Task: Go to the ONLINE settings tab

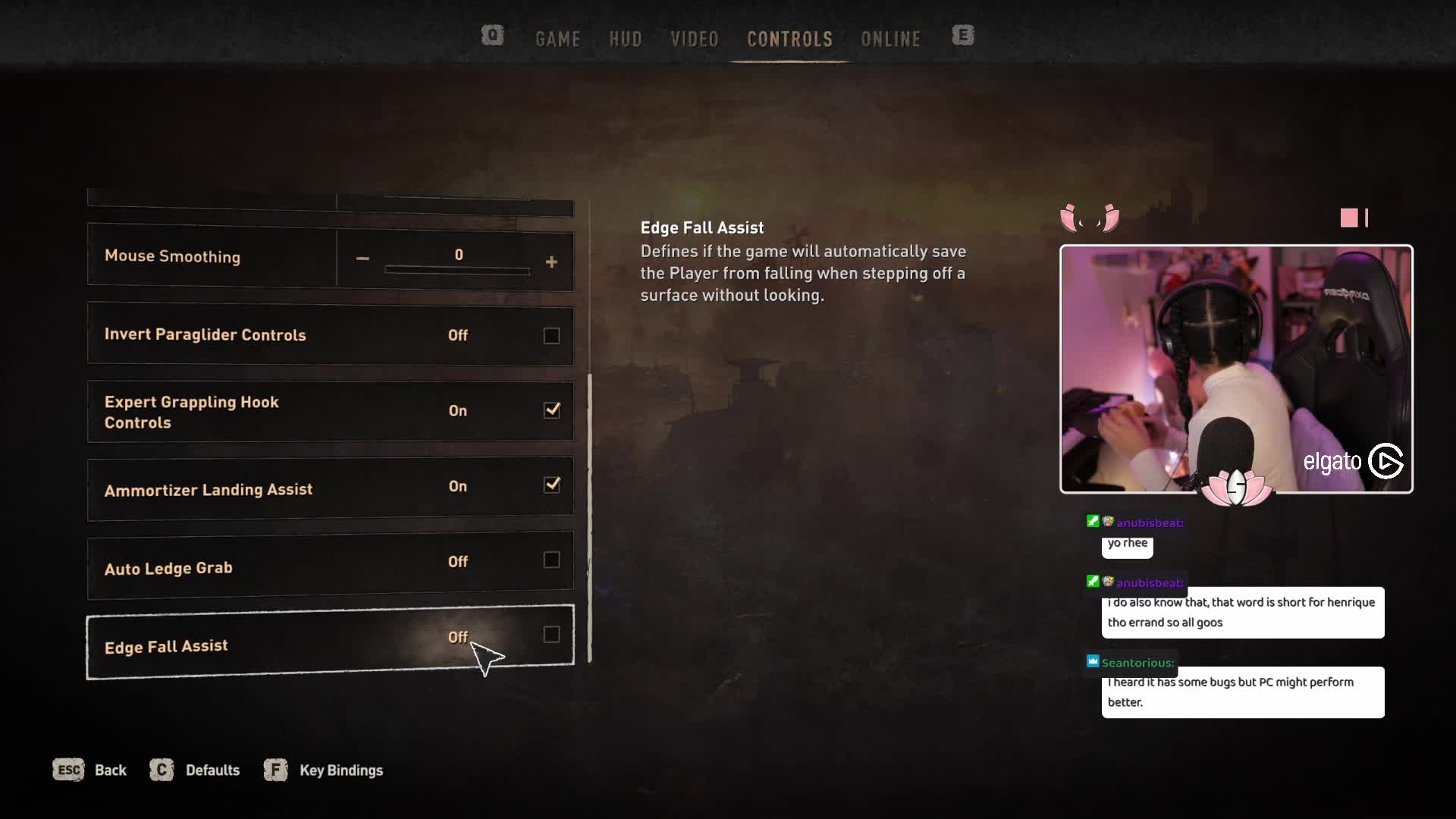Action: [x=890, y=39]
